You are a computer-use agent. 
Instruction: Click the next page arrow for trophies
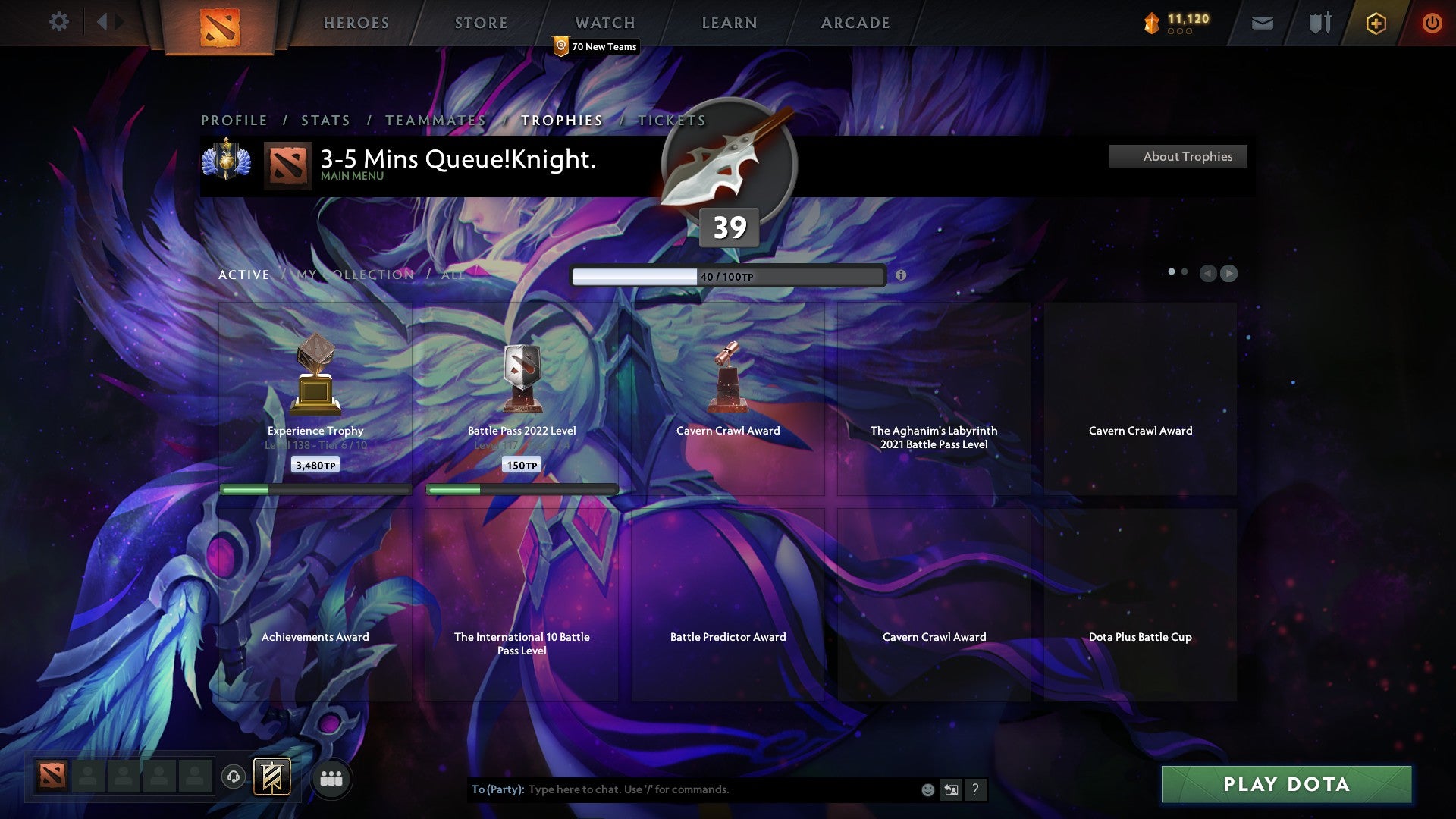pyautogui.click(x=1228, y=273)
